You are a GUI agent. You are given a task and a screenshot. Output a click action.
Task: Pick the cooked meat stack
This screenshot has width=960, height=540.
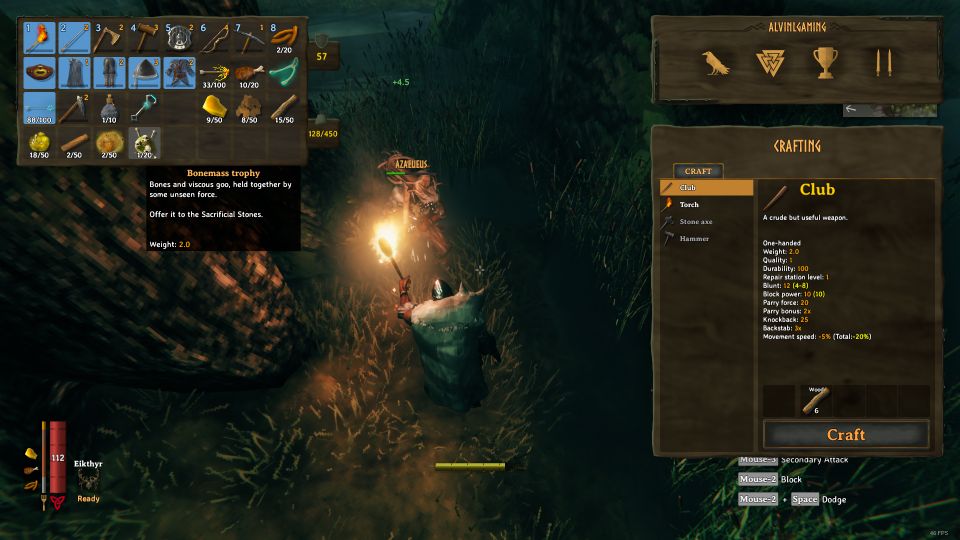click(247, 73)
